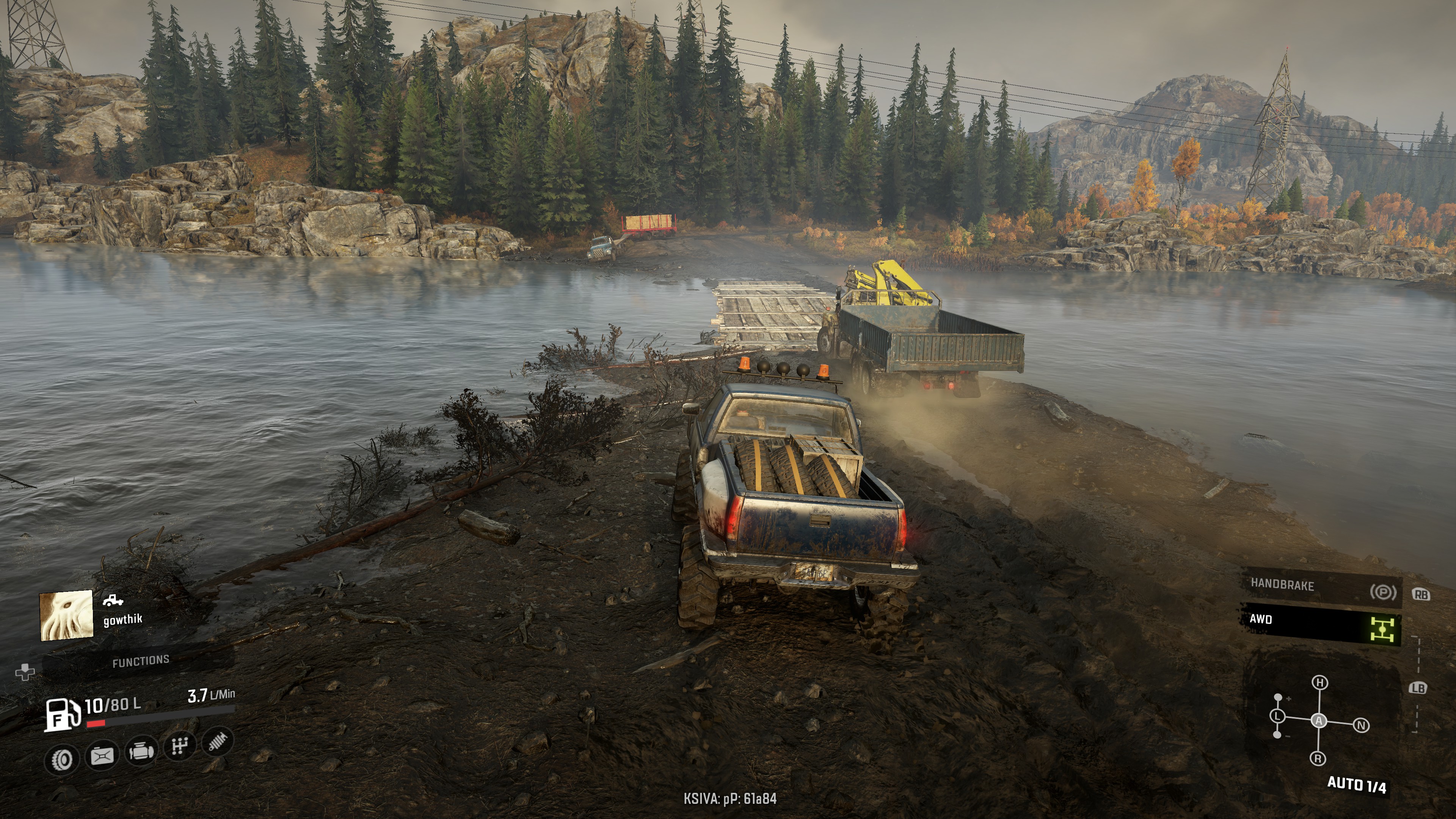Click the suspension spring status icon
1456x819 pixels.
click(218, 741)
